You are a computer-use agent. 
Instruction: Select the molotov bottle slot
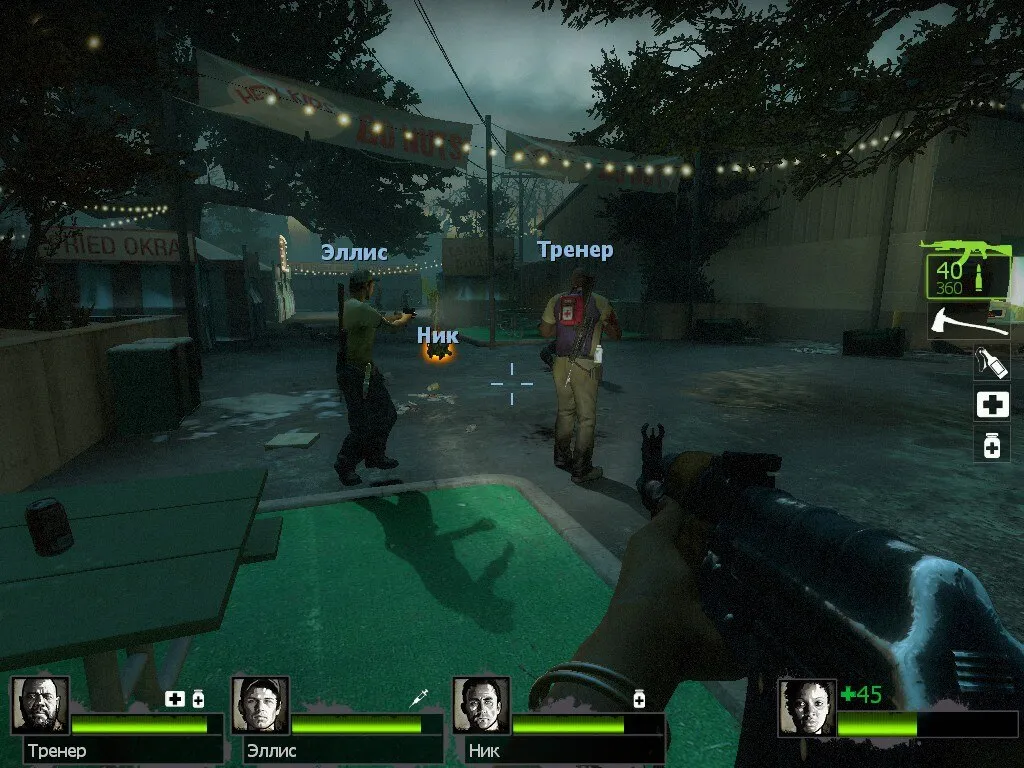[x=992, y=363]
